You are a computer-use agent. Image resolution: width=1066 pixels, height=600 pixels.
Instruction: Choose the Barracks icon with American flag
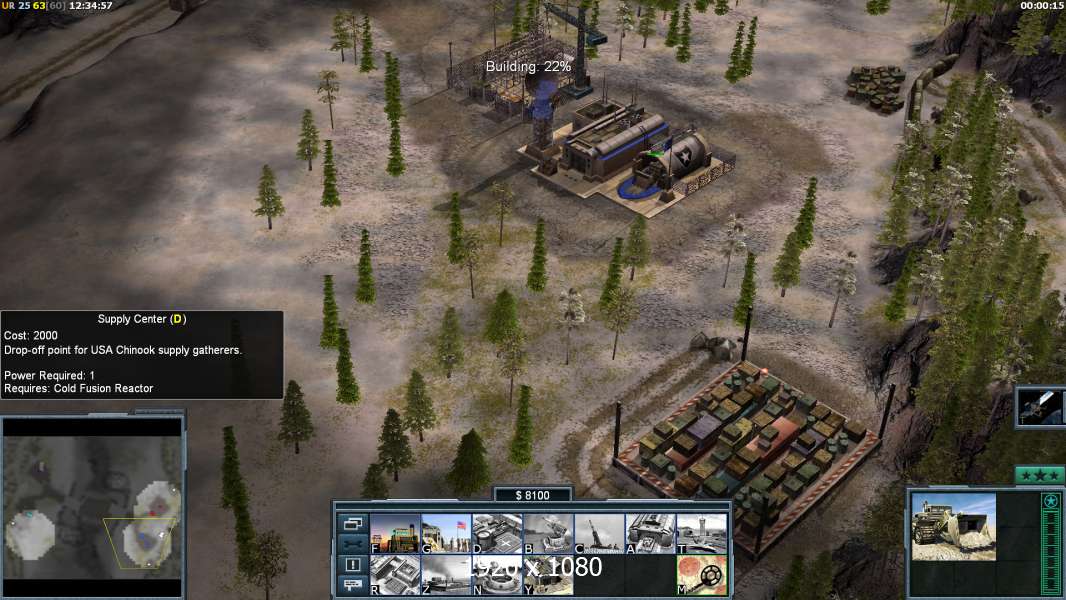(x=446, y=534)
